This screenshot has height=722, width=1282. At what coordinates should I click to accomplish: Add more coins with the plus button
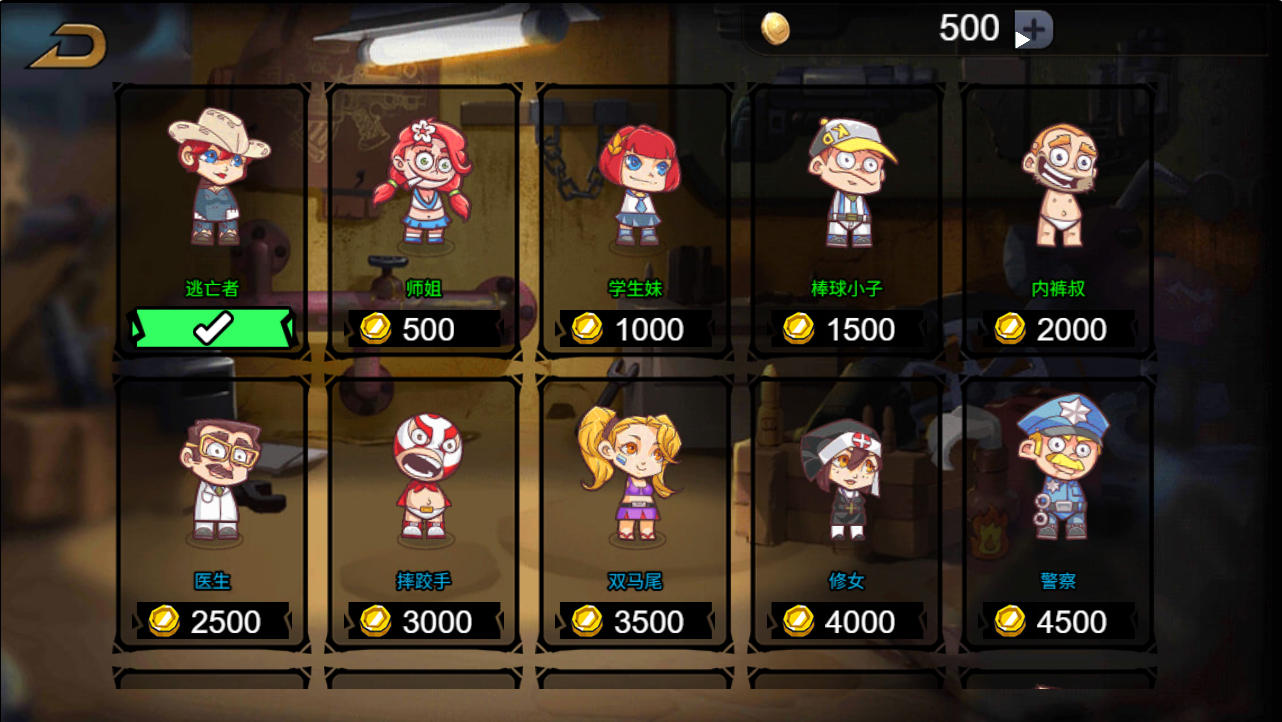[1034, 29]
